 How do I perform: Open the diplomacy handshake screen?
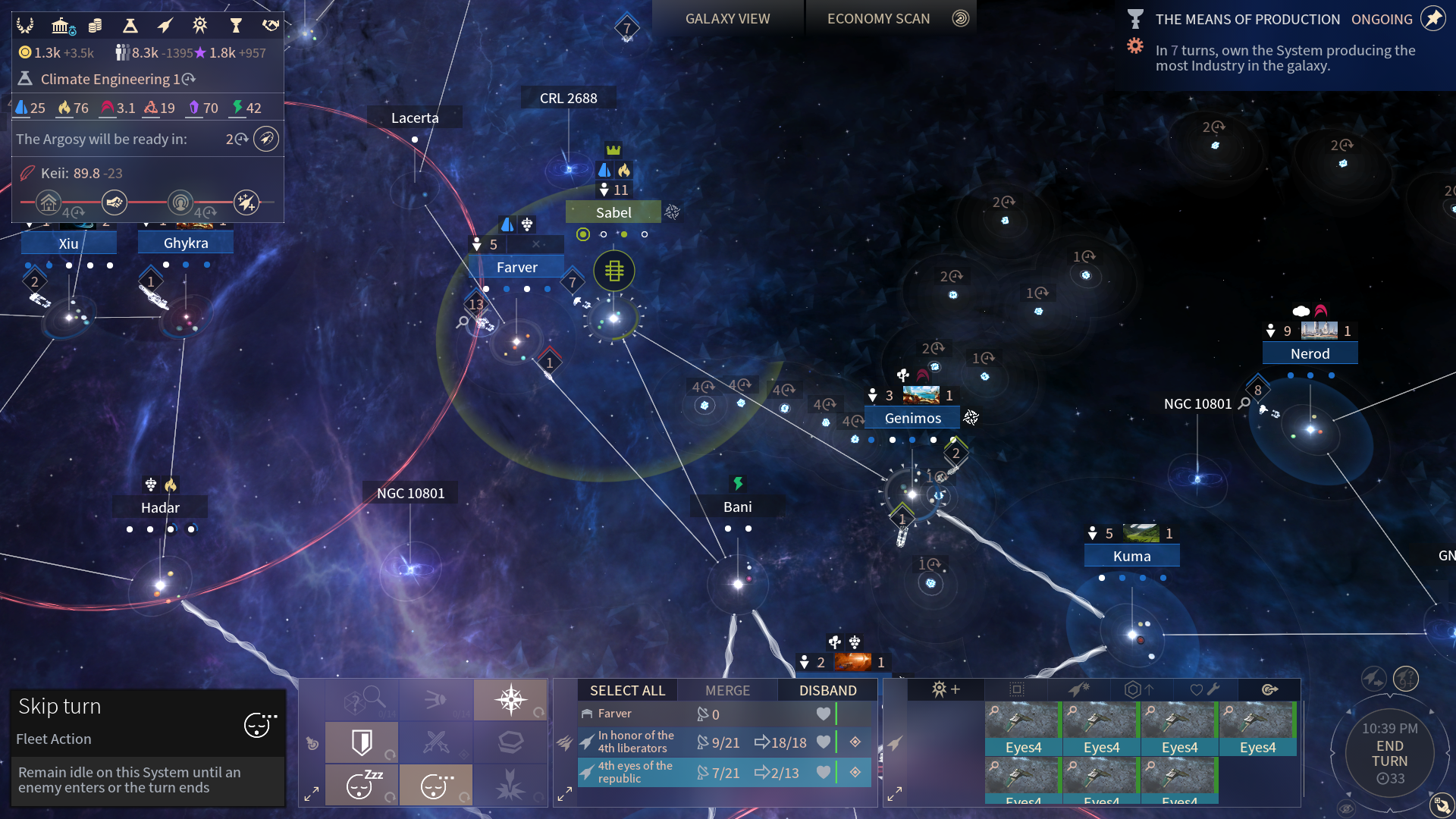[x=271, y=27]
